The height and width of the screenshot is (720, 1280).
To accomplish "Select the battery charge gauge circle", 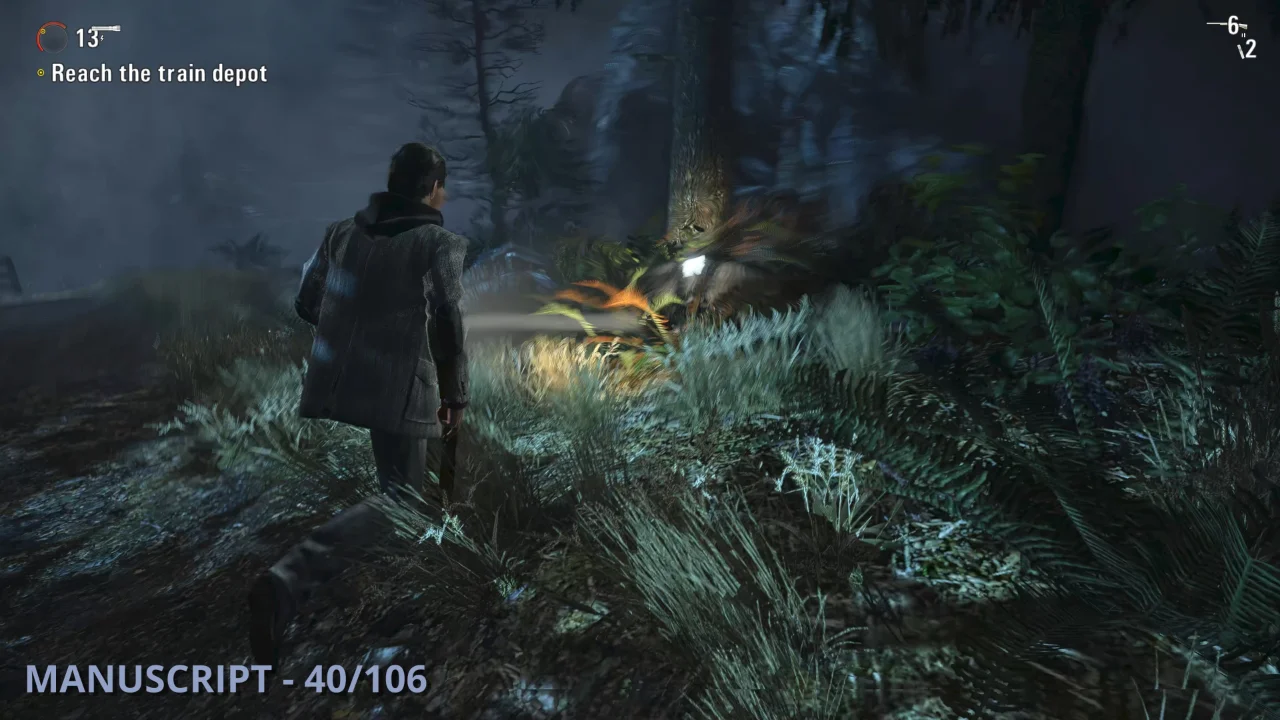I will click(51, 37).
